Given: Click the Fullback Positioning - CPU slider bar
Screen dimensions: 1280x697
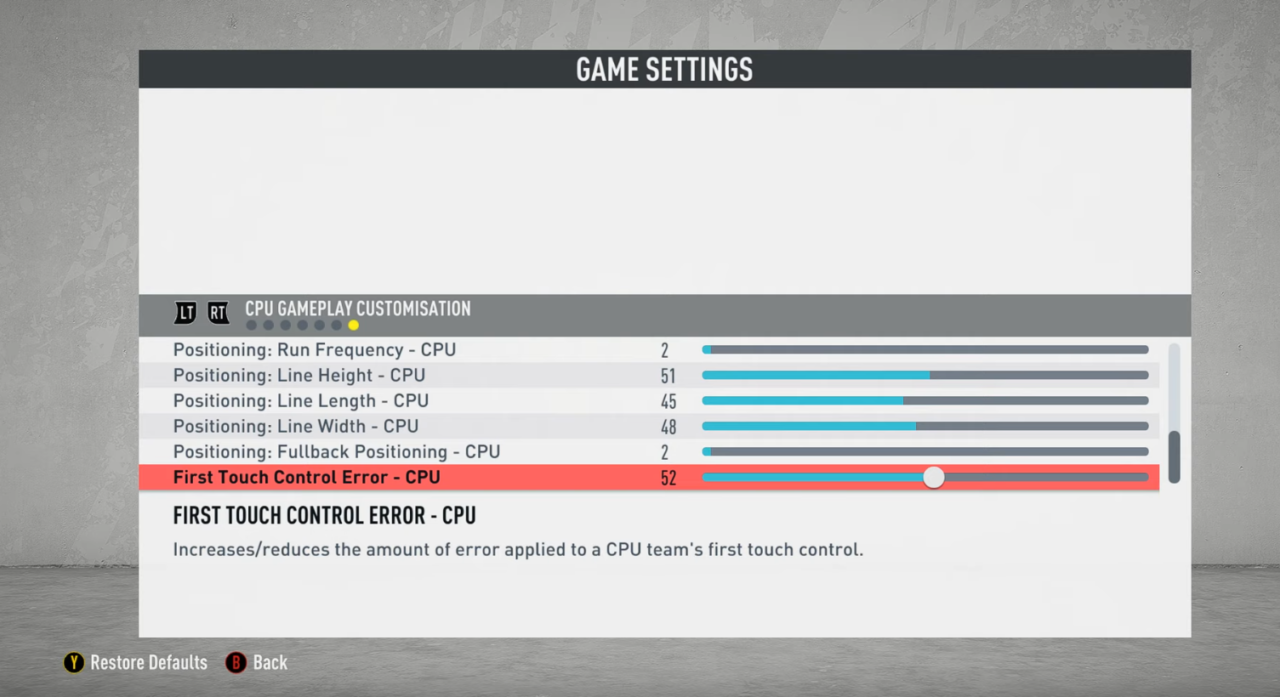Looking at the screenshot, I should [925, 452].
